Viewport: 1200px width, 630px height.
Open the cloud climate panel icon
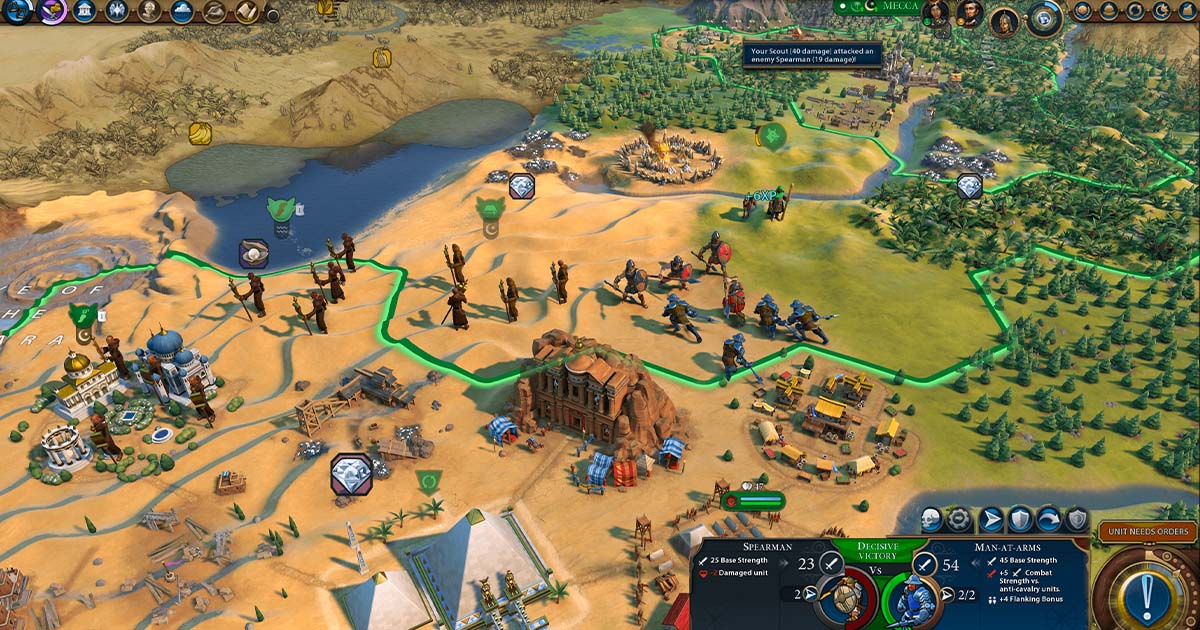pyautogui.click(x=181, y=11)
